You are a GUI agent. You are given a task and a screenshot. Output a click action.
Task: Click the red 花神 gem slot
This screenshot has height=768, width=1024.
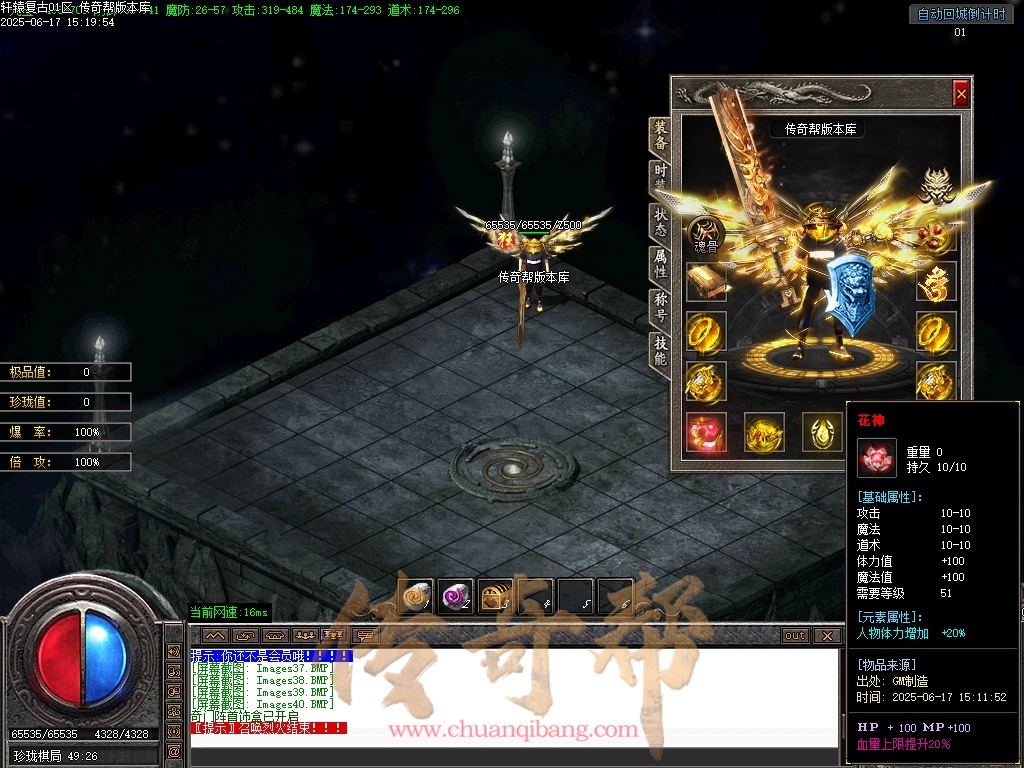[706, 432]
